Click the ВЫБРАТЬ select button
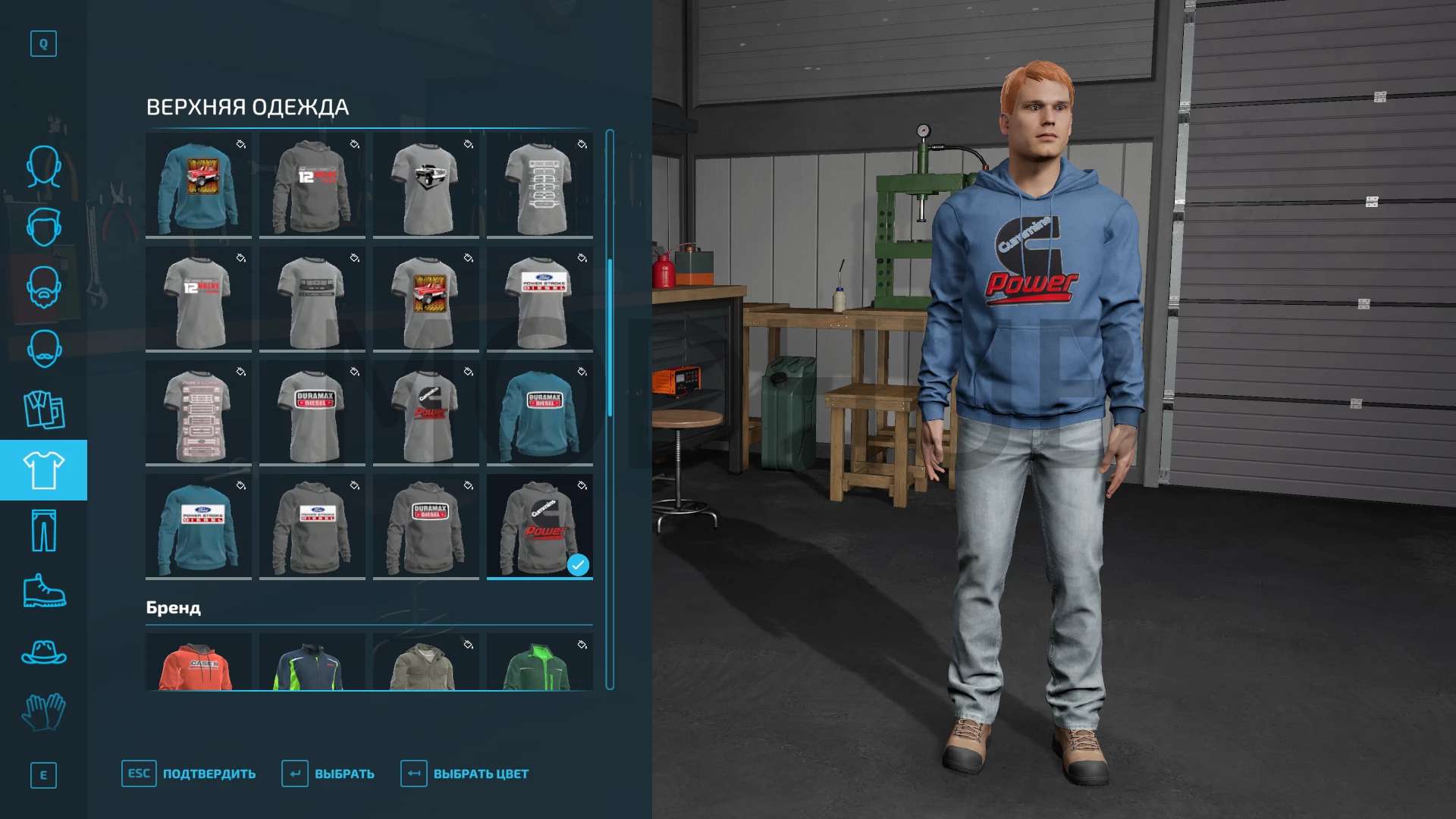 (328, 774)
